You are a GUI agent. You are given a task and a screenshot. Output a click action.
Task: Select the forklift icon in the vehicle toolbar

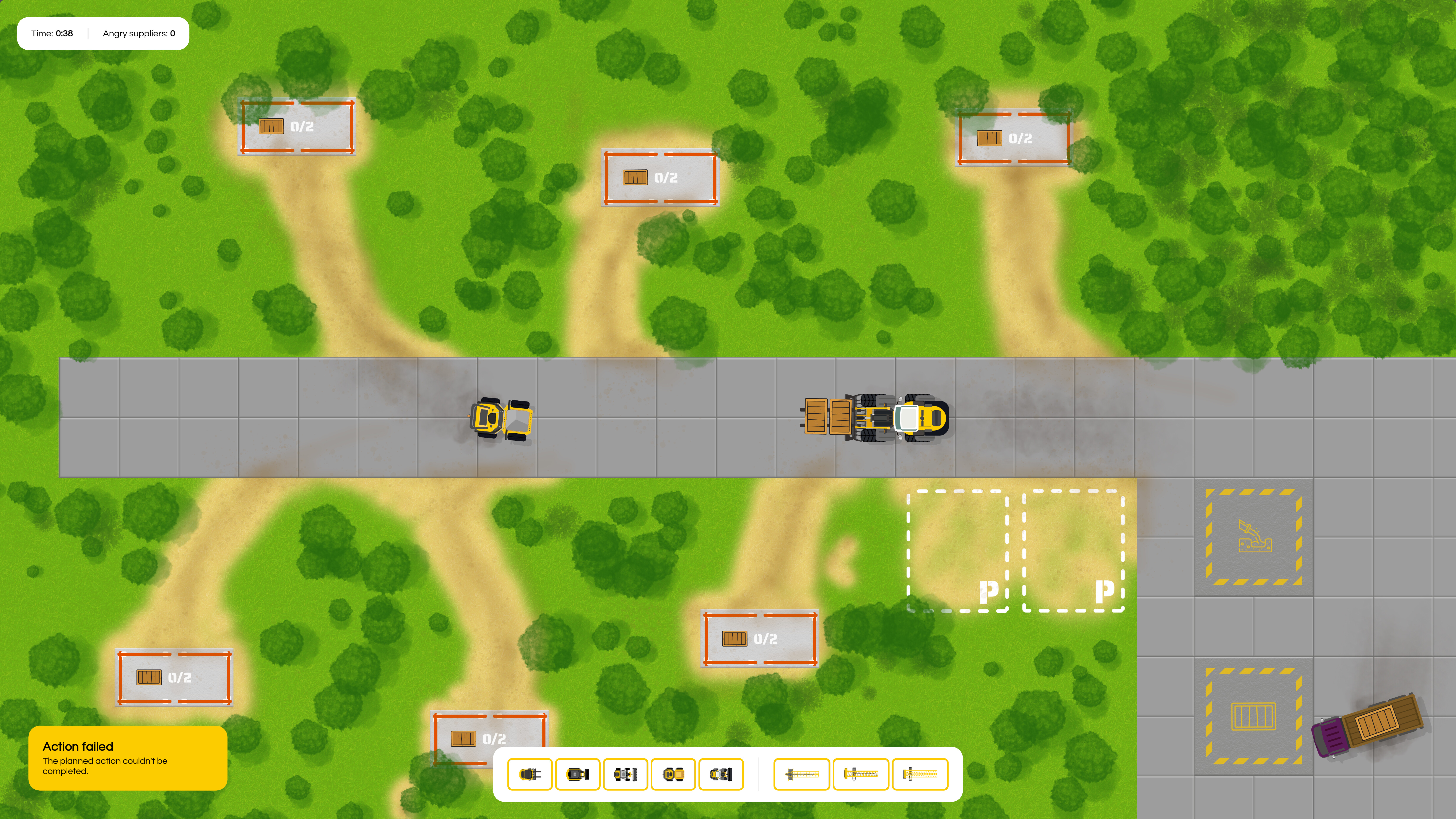click(x=530, y=774)
